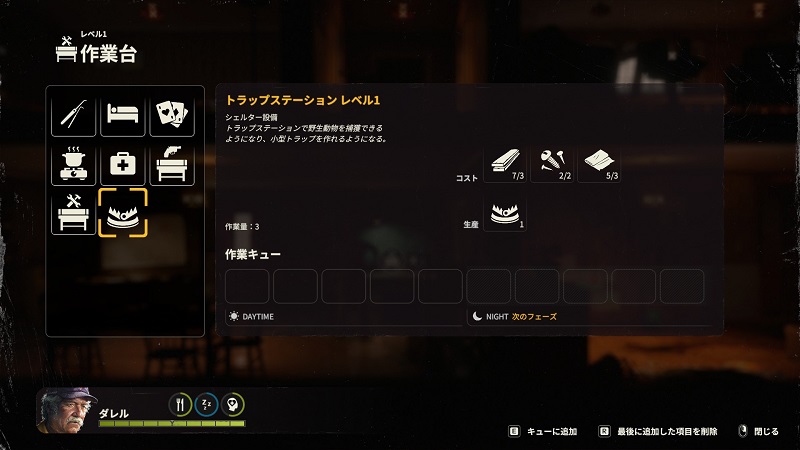
Task: Click the trap station output slot
Action: coord(505,213)
